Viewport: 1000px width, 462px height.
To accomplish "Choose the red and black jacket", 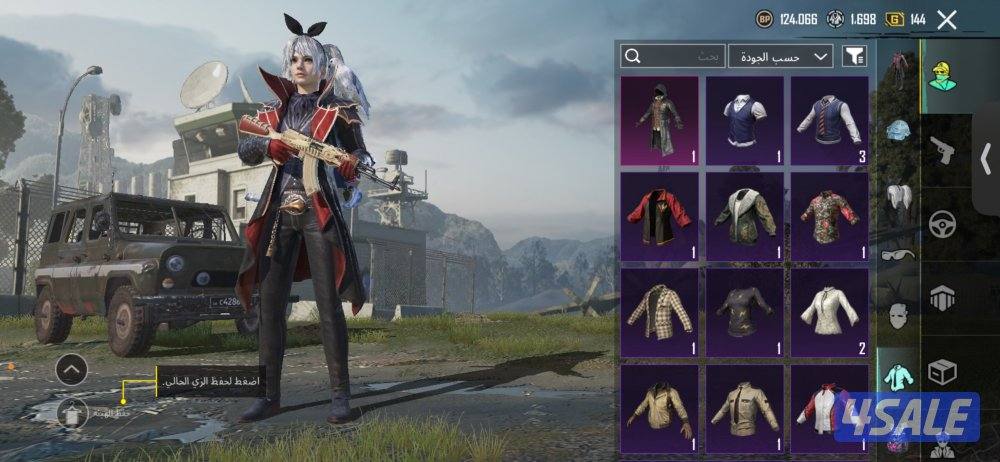I will (x=659, y=217).
